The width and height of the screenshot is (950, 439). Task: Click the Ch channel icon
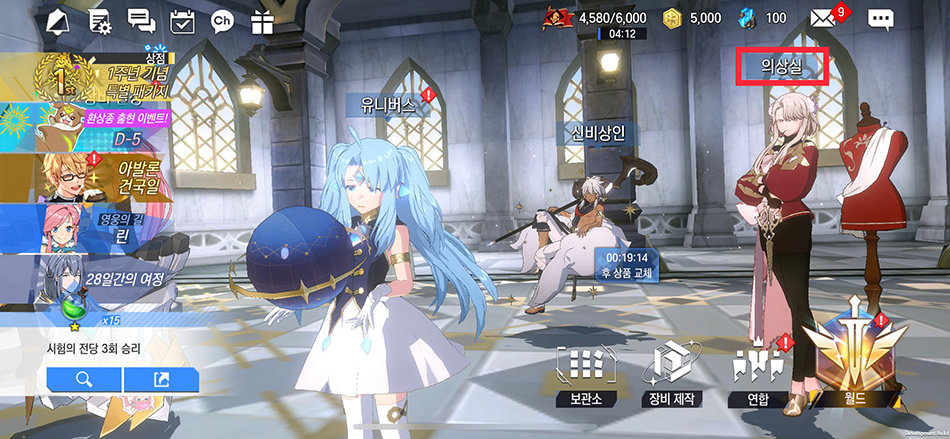click(x=222, y=19)
